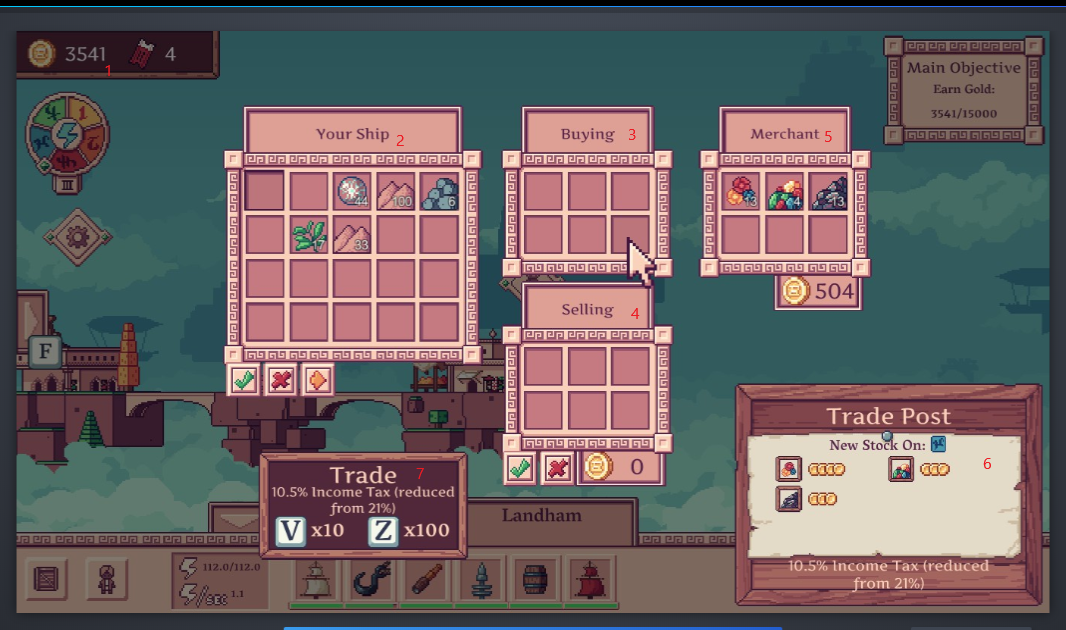Select the spyglass telescope tool
This screenshot has width=1066, height=630.
click(x=427, y=581)
